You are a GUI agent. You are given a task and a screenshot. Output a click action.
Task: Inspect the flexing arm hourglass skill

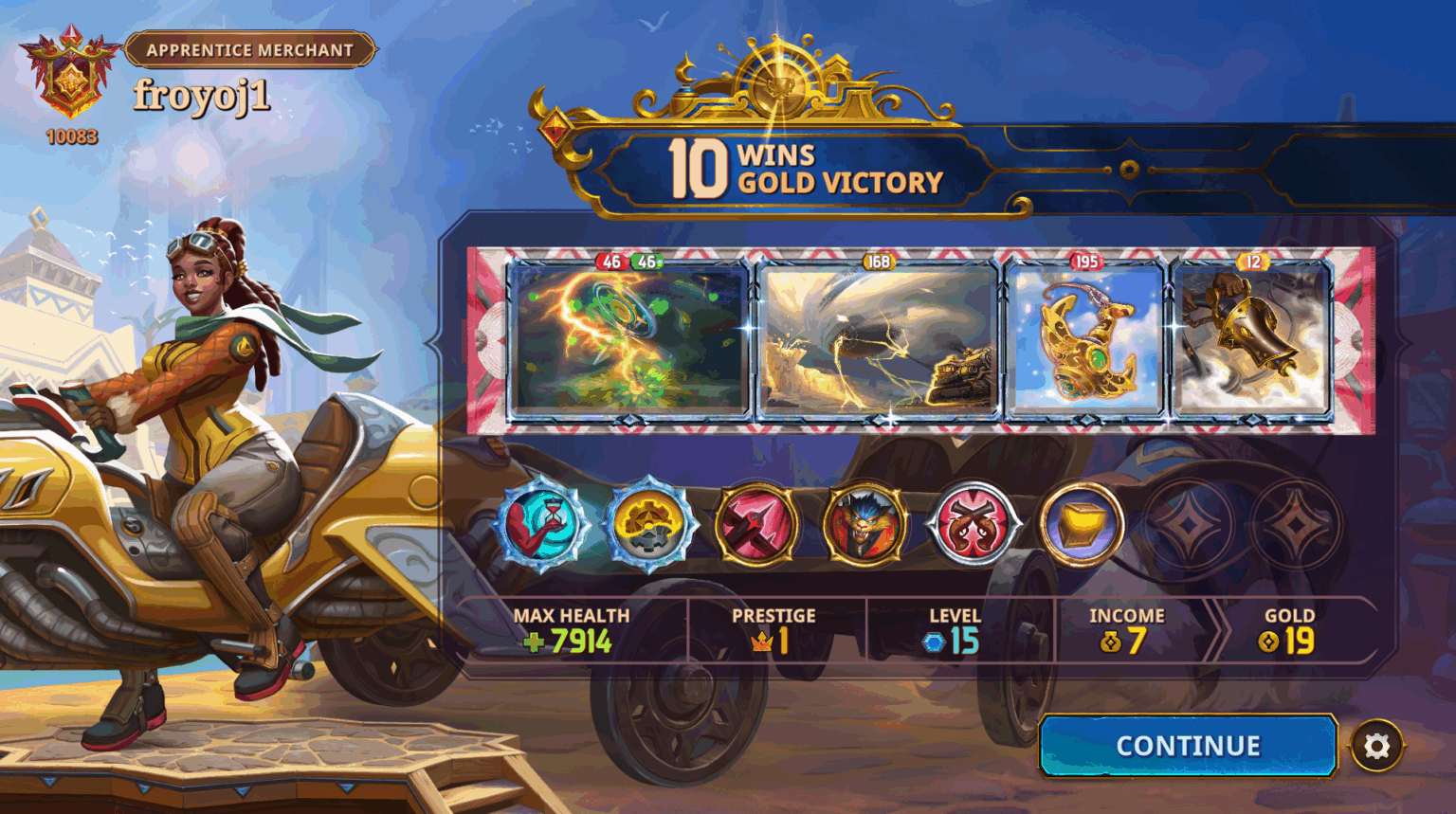(542, 524)
